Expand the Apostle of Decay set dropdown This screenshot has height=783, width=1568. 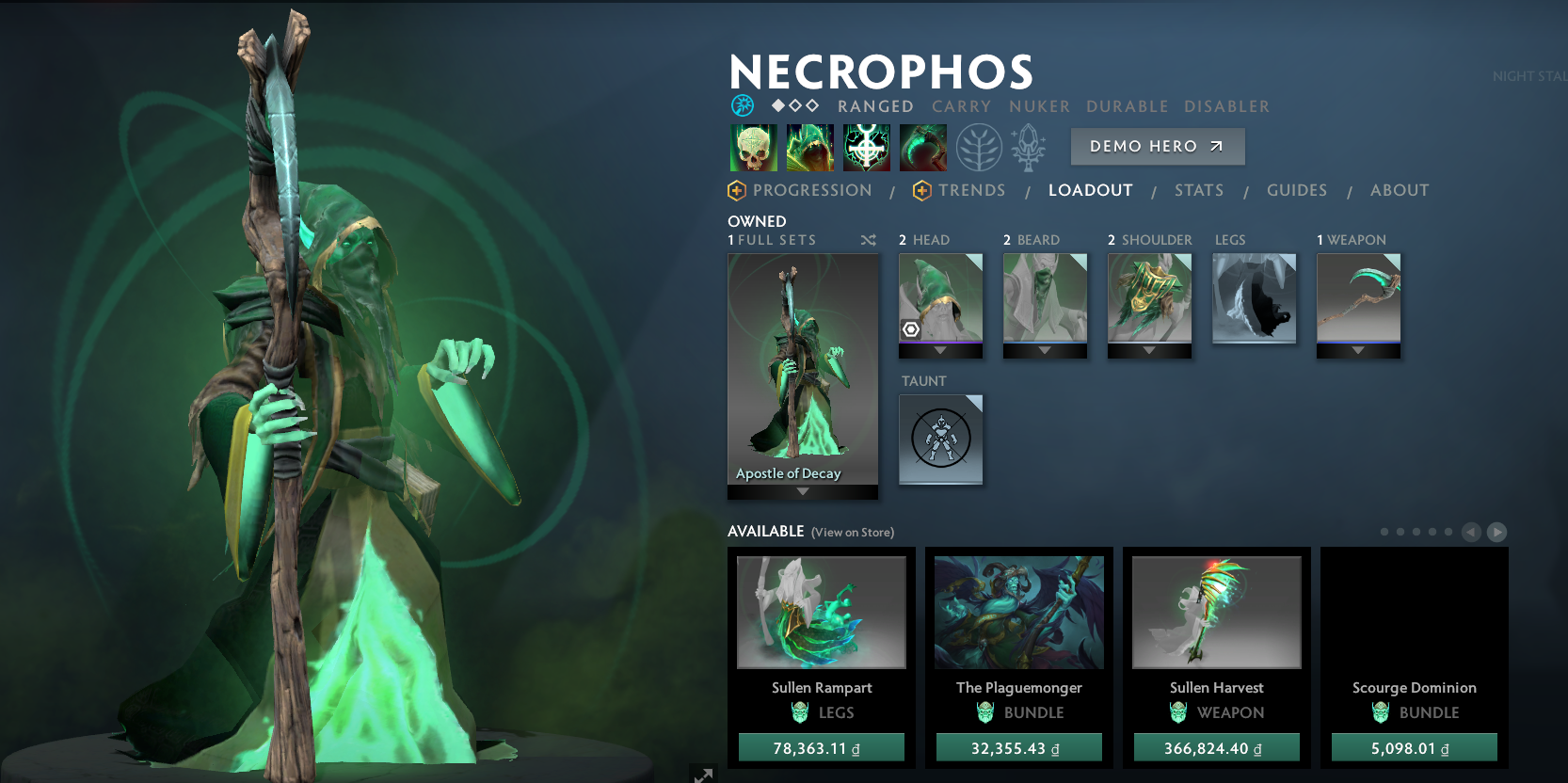click(x=802, y=490)
